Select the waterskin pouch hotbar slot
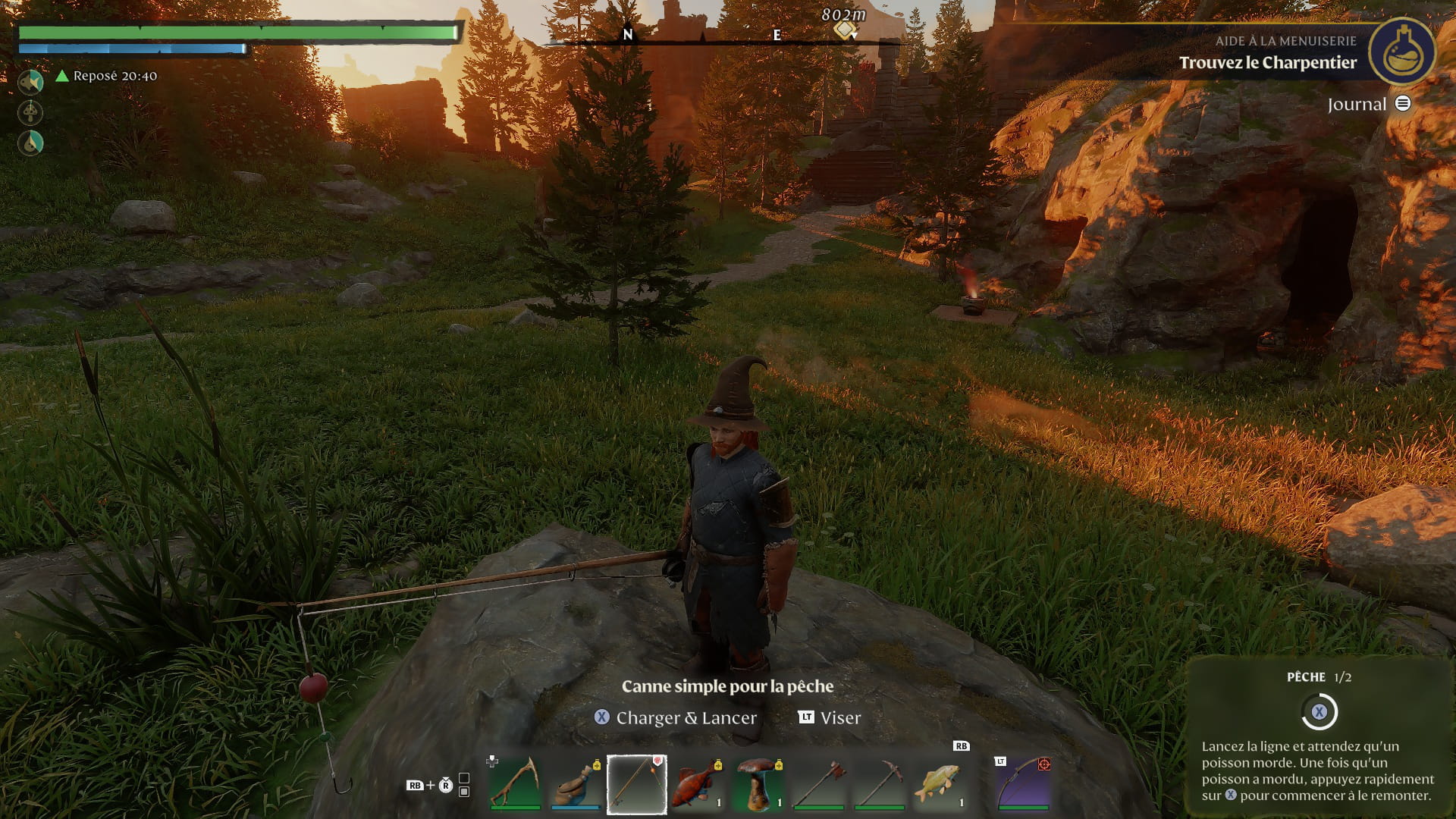 click(576, 783)
